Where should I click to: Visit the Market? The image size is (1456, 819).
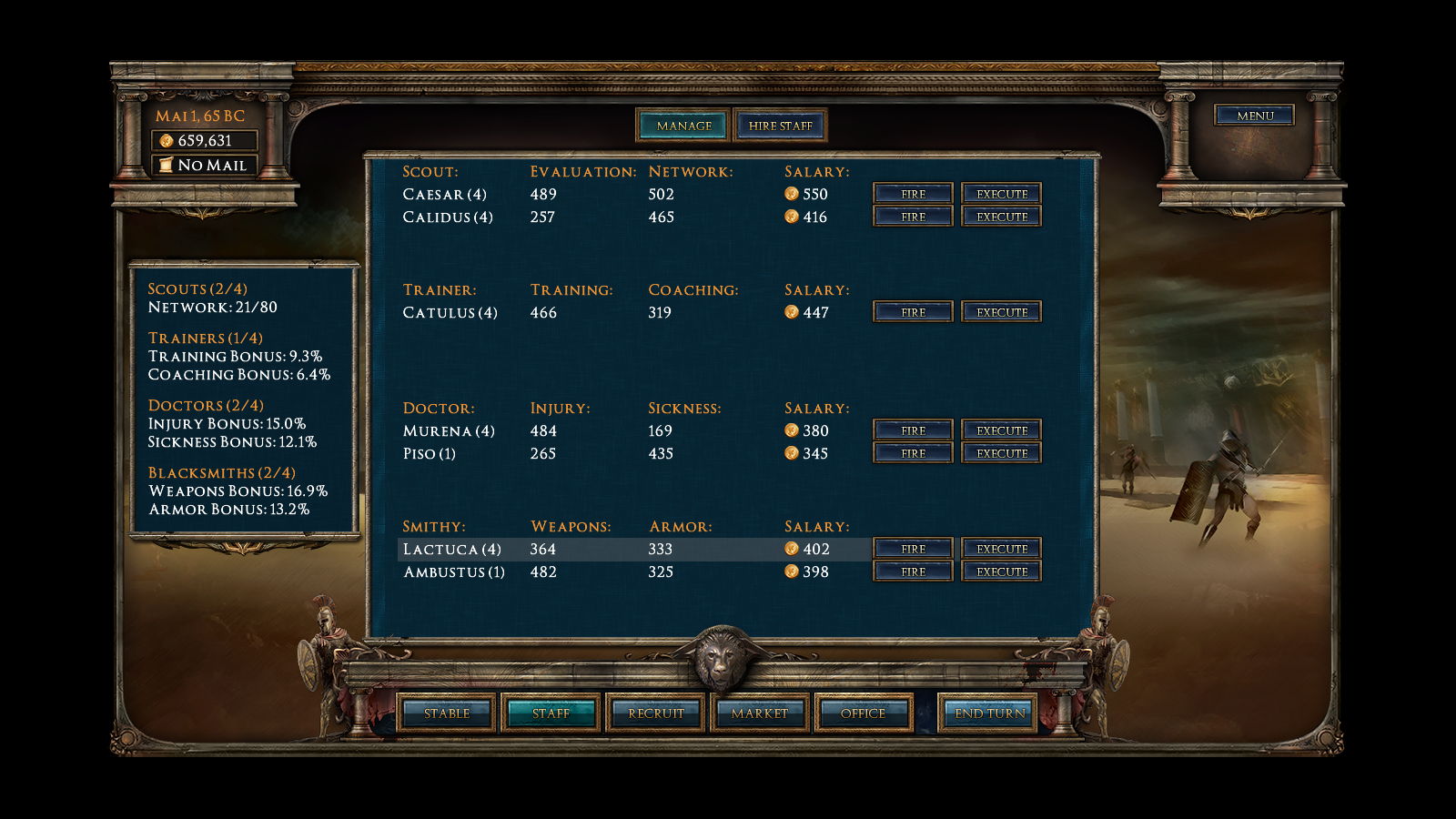point(759,713)
